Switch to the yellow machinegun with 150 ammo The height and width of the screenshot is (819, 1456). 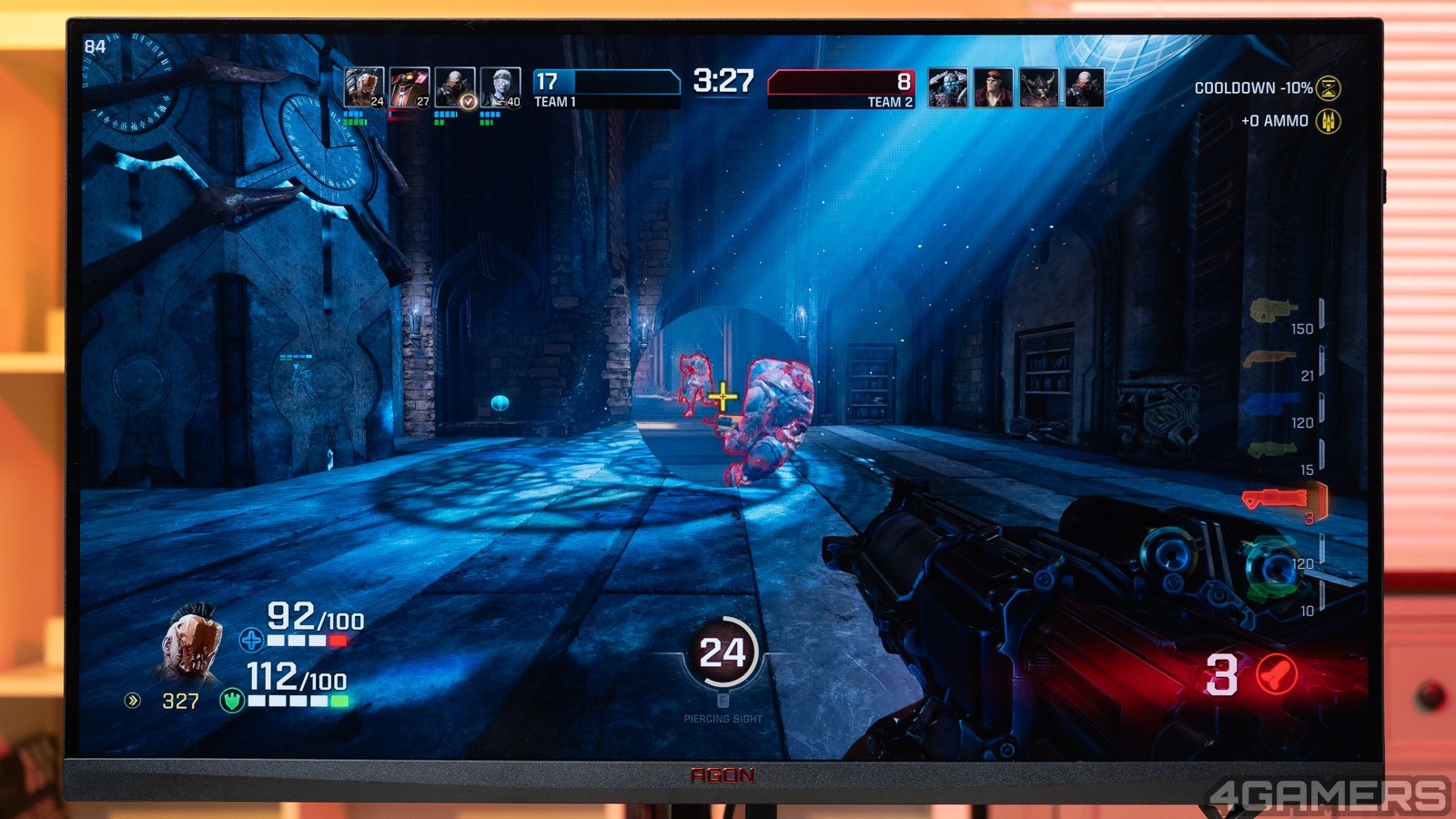[x=1271, y=311]
